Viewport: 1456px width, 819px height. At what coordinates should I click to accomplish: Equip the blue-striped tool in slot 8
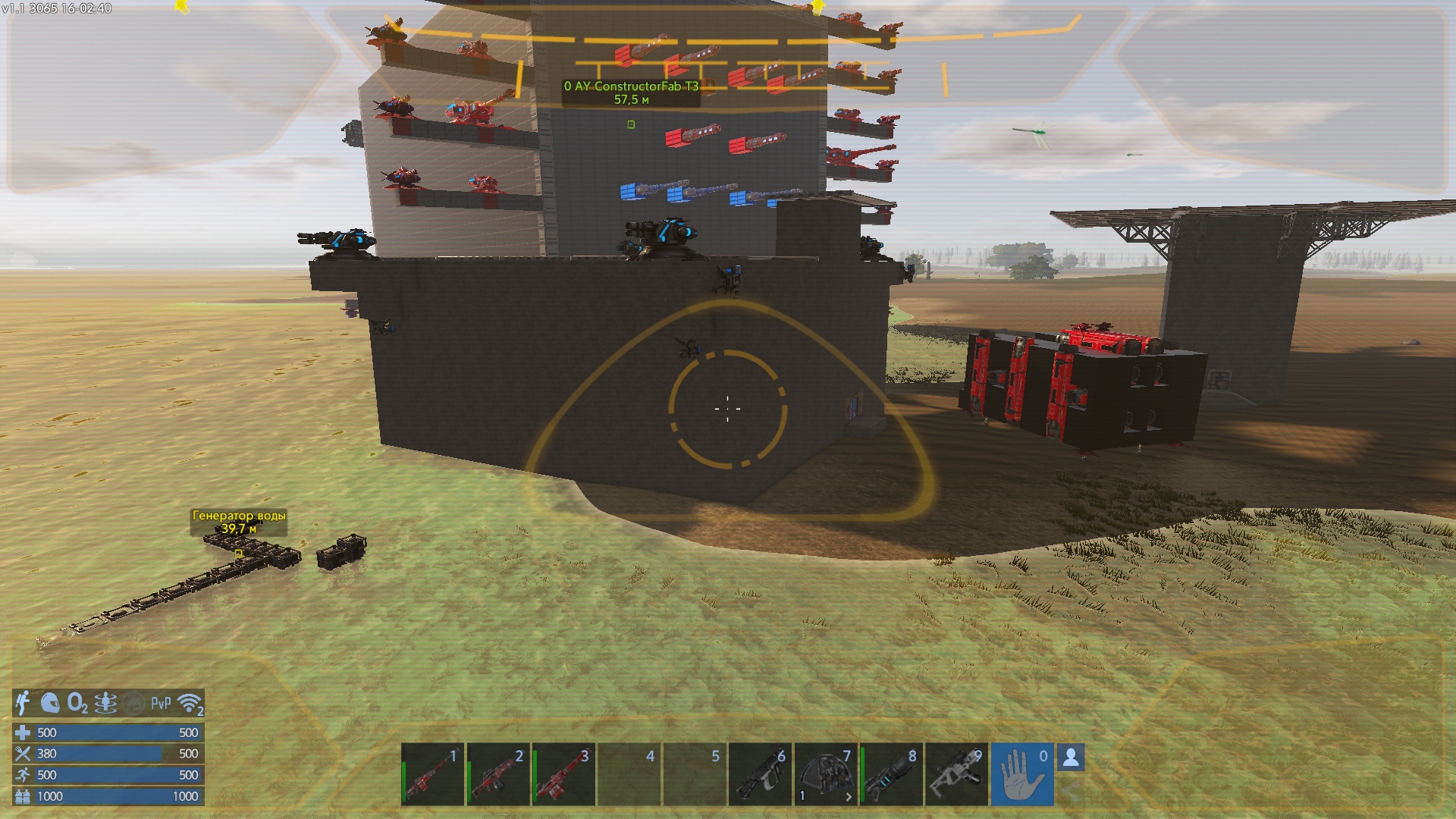point(891,774)
